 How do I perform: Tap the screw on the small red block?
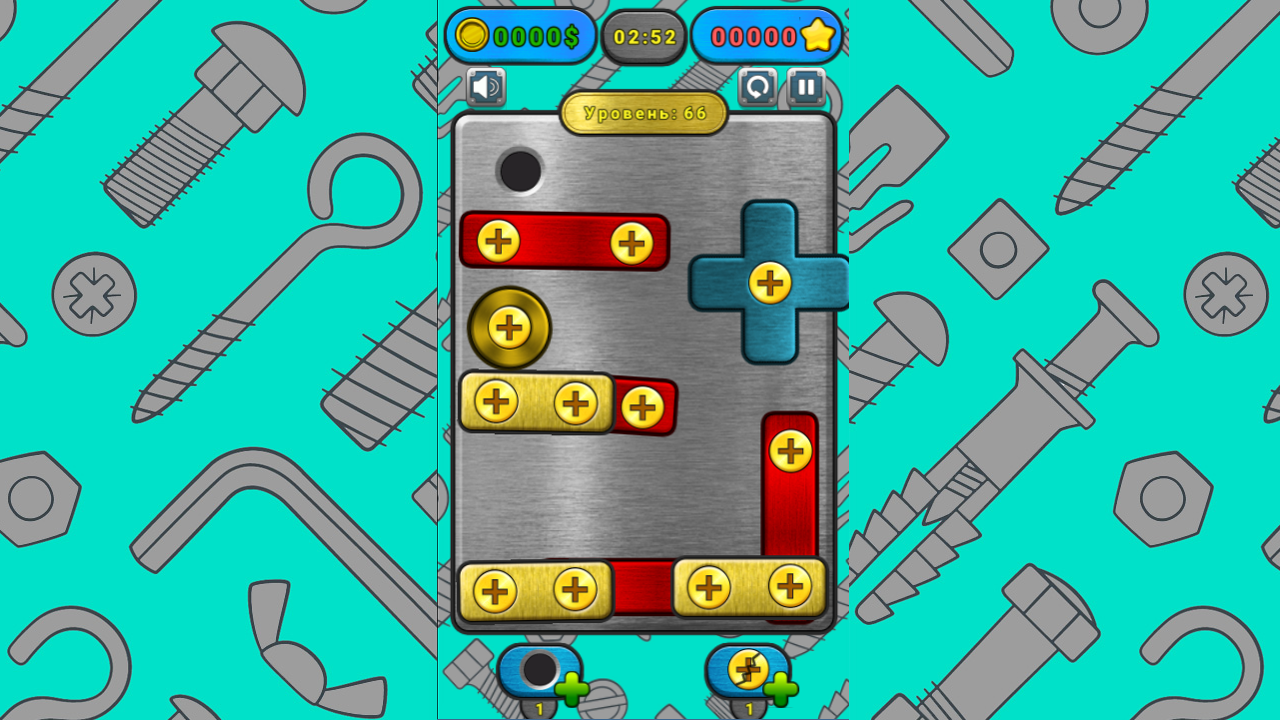tap(644, 404)
